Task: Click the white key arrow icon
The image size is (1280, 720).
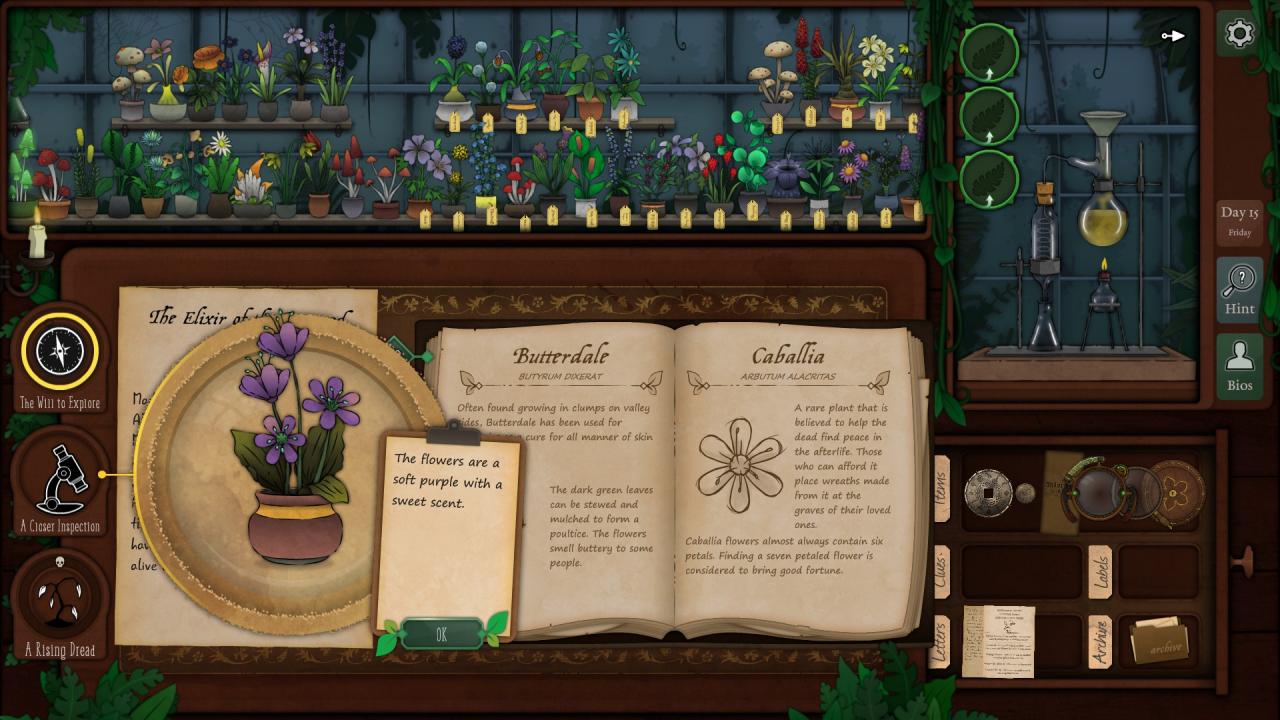Action: [x=1173, y=36]
